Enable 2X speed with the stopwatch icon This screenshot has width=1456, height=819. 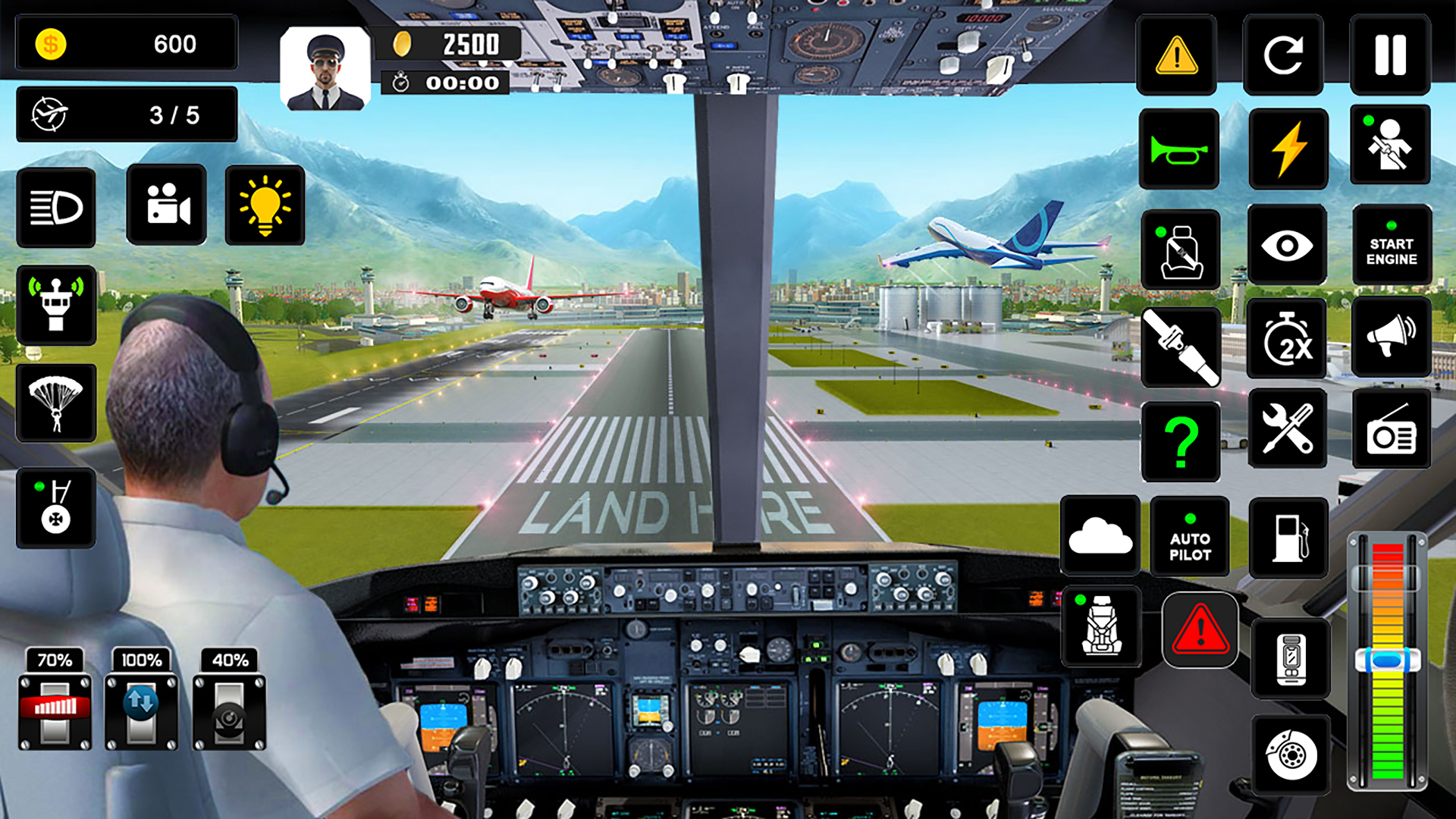(1288, 338)
